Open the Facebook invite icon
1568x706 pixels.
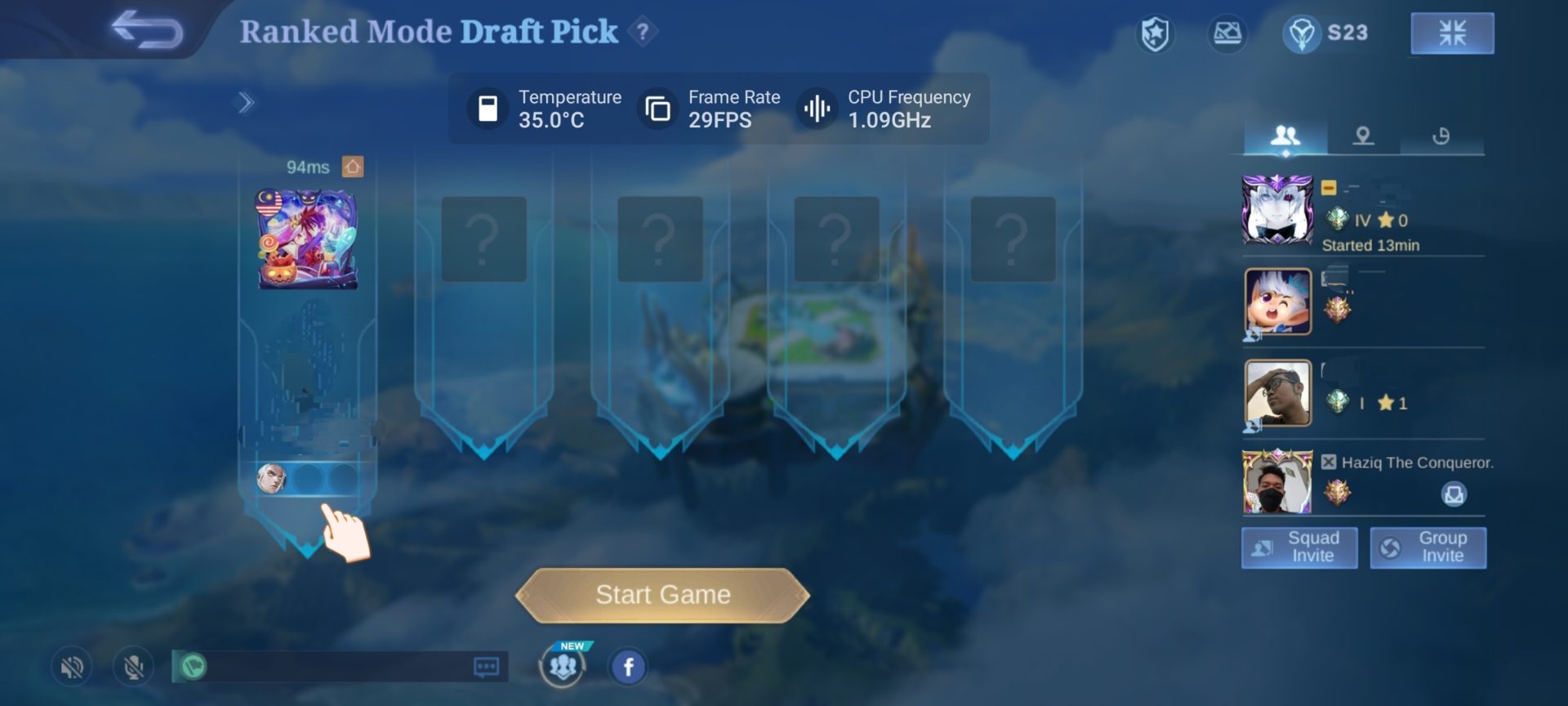click(x=628, y=667)
